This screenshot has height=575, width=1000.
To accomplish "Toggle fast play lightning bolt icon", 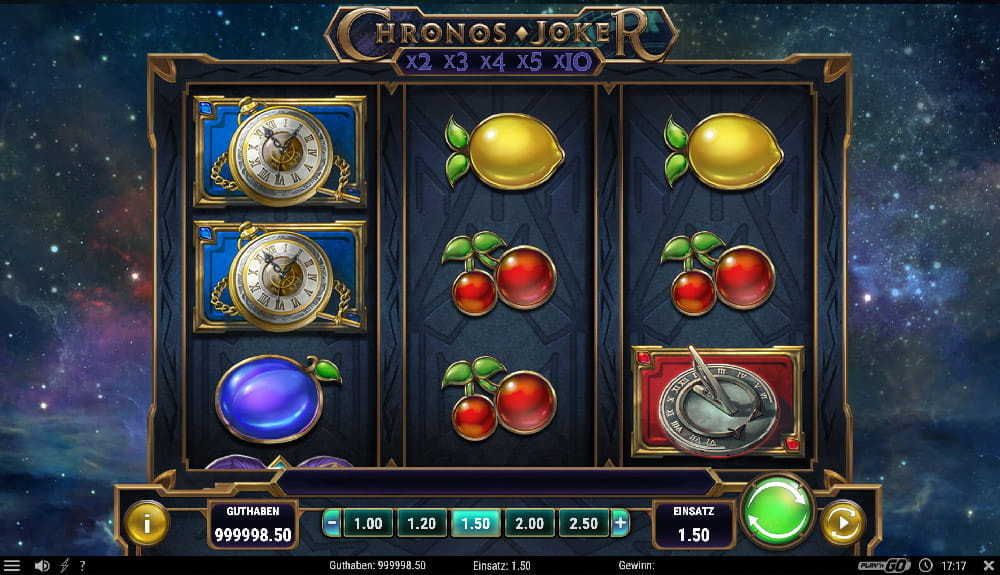I will [x=64, y=566].
